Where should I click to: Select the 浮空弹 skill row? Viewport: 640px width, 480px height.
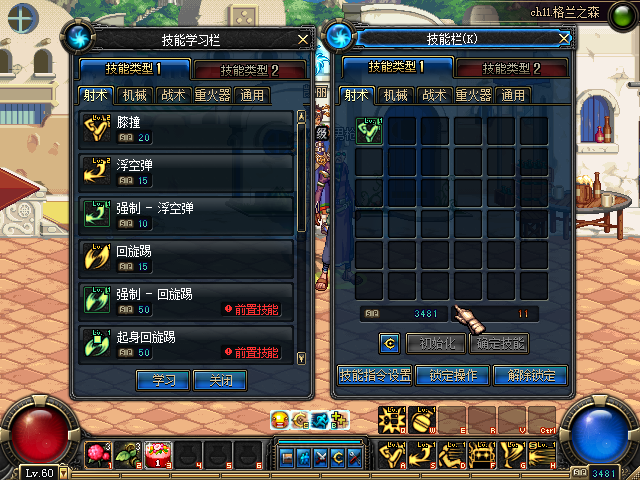(x=186, y=171)
